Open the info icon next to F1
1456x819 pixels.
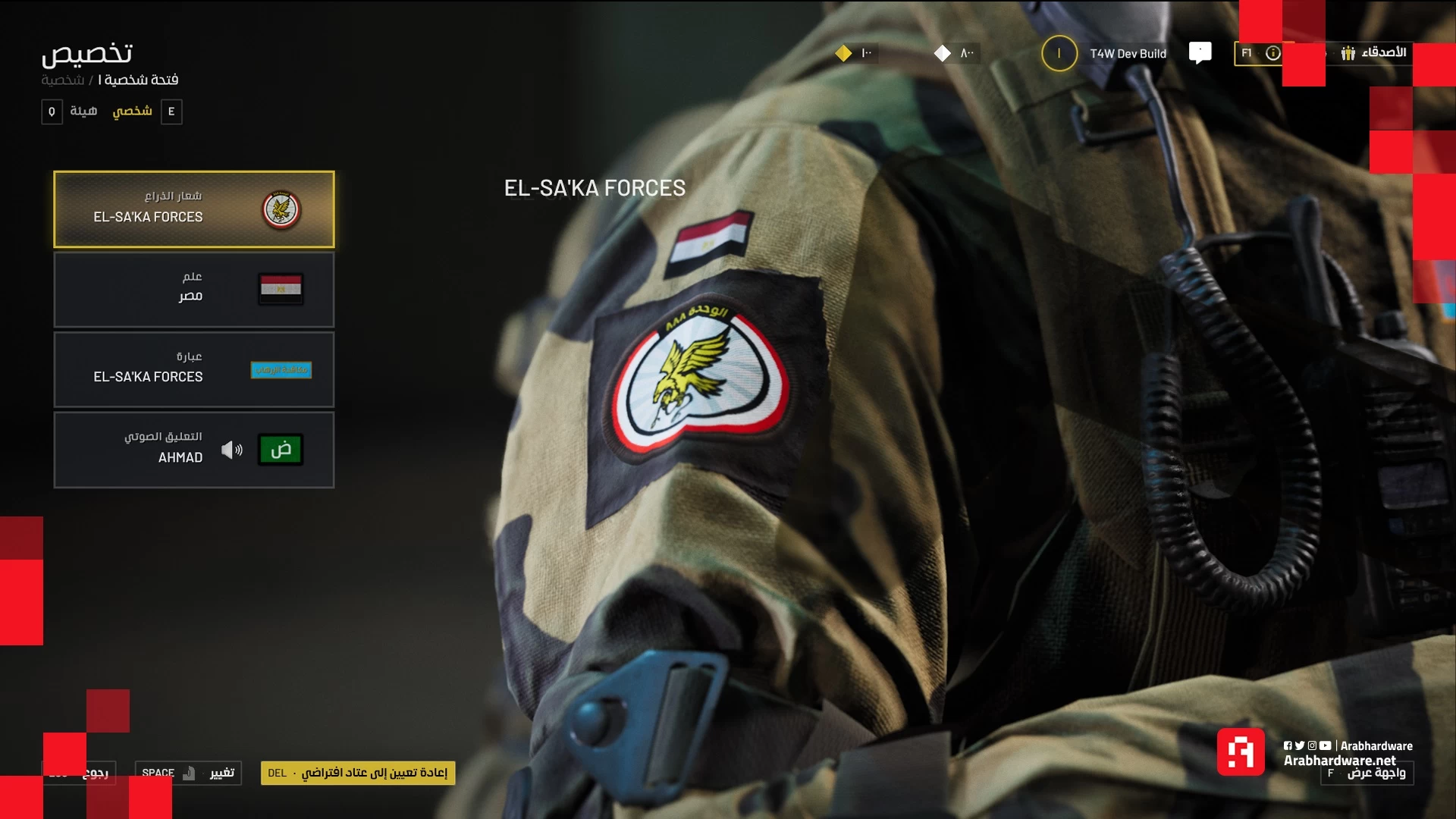(1272, 53)
